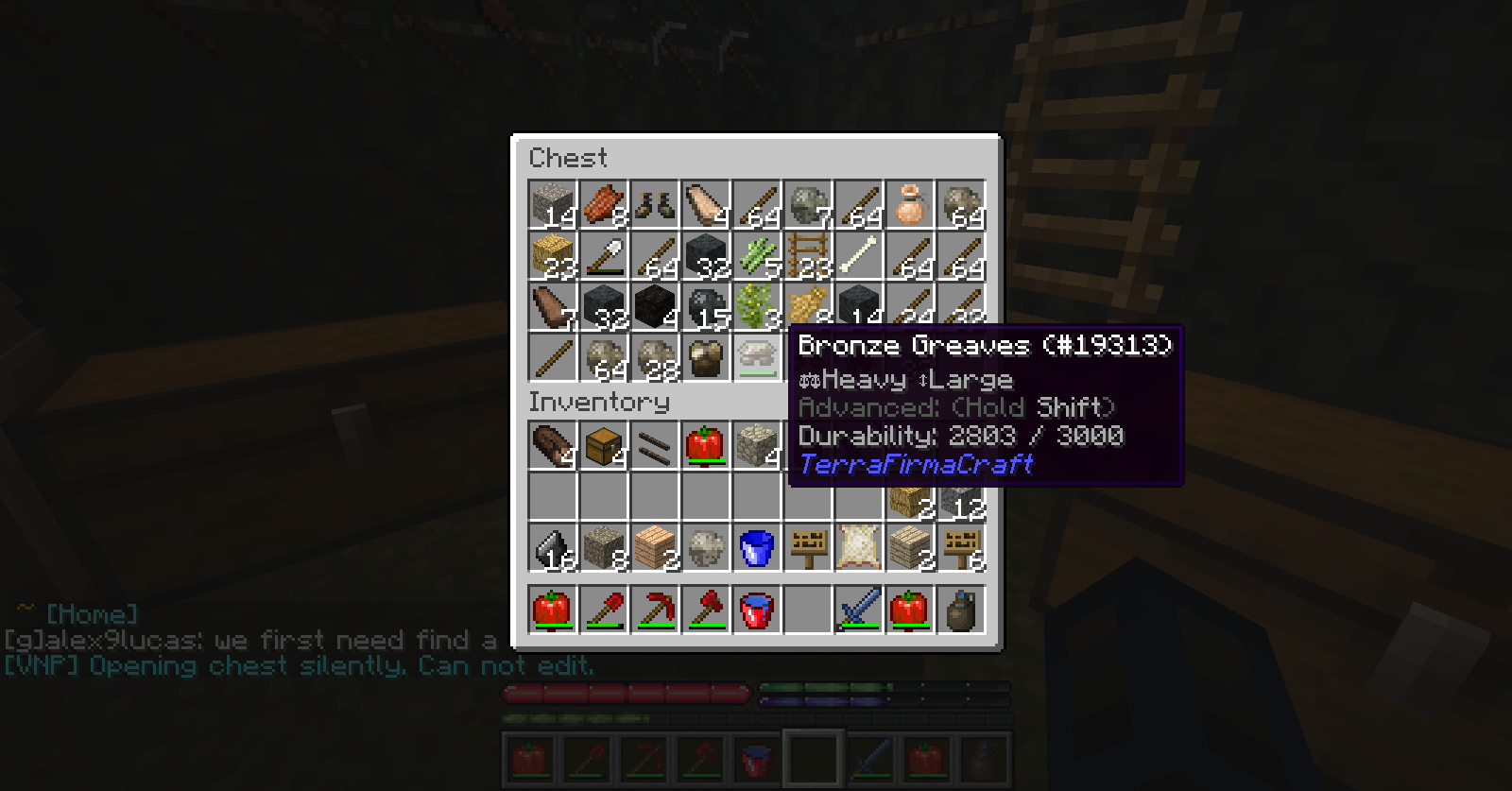This screenshot has height=791, width=1512.
Task: Grab the bone from the chest
Action: 859,256
